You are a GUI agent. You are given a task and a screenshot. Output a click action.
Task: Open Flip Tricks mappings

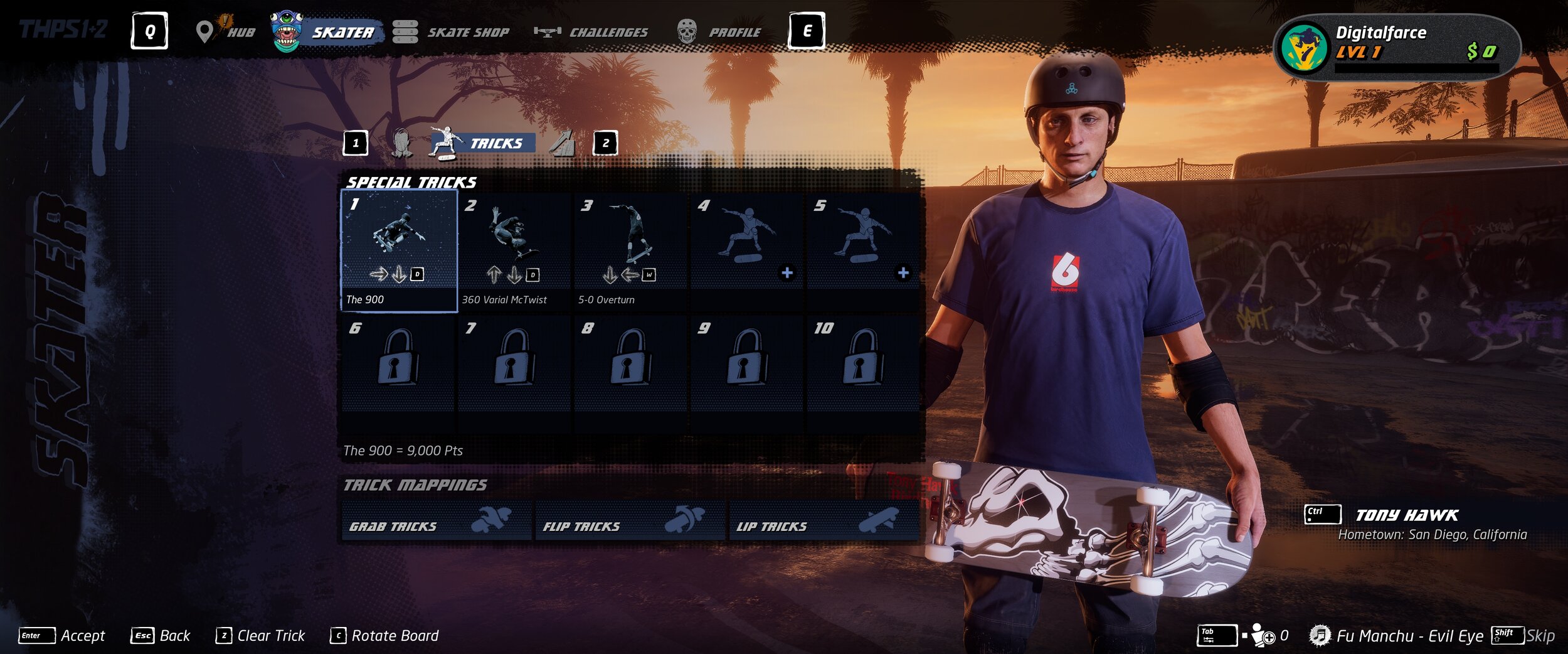click(630, 522)
